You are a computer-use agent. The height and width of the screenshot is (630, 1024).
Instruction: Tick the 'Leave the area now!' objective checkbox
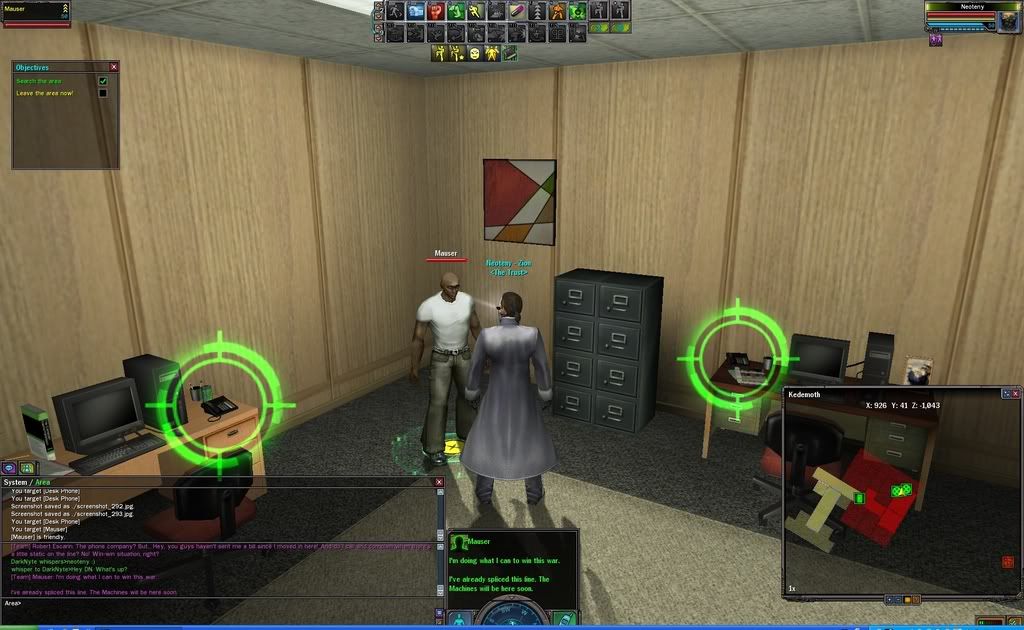tap(102, 93)
